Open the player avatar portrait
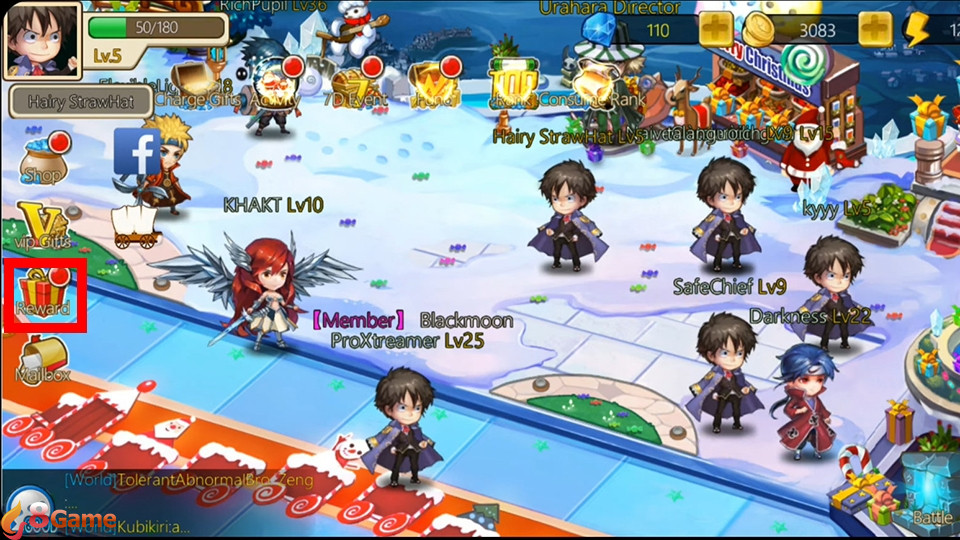This screenshot has width=960, height=540. [40, 40]
